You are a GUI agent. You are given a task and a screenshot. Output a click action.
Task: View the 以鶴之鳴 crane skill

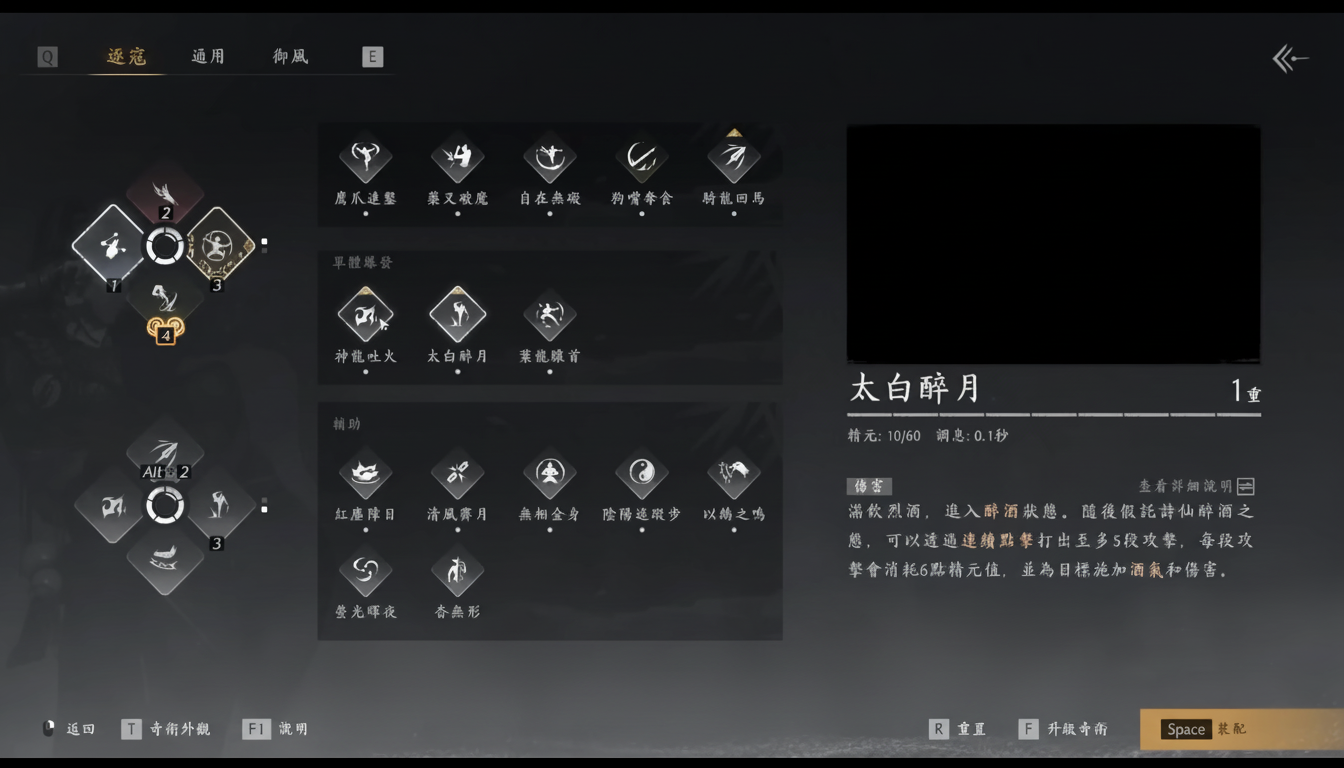pyautogui.click(x=733, y=475)
